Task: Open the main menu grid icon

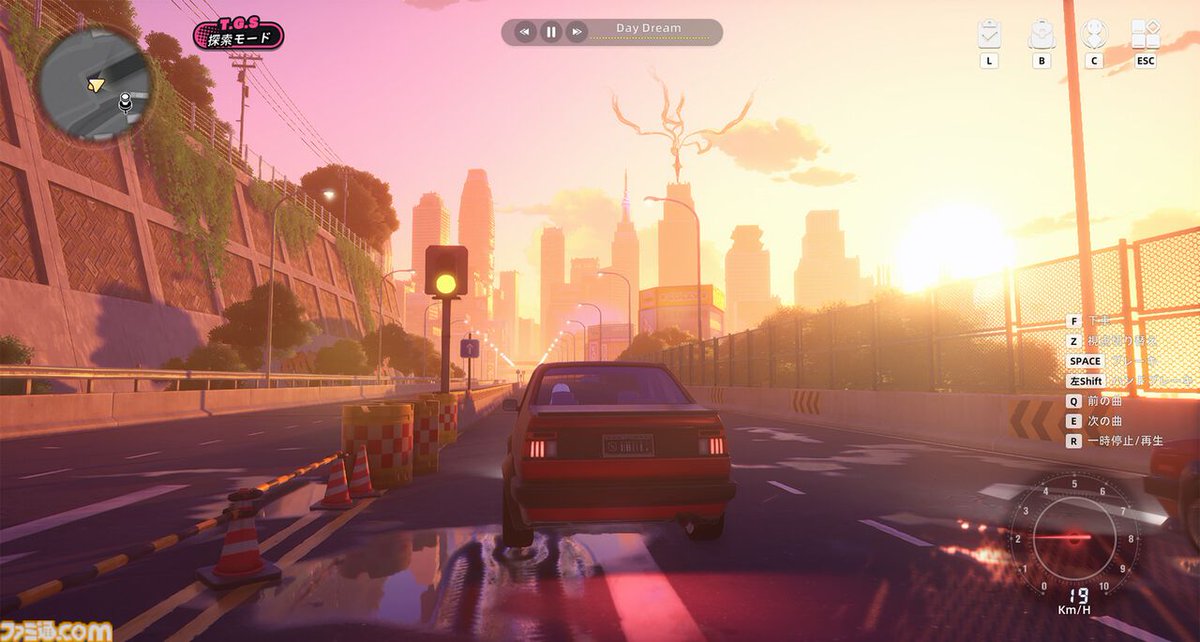Action: coord(1145,34)
